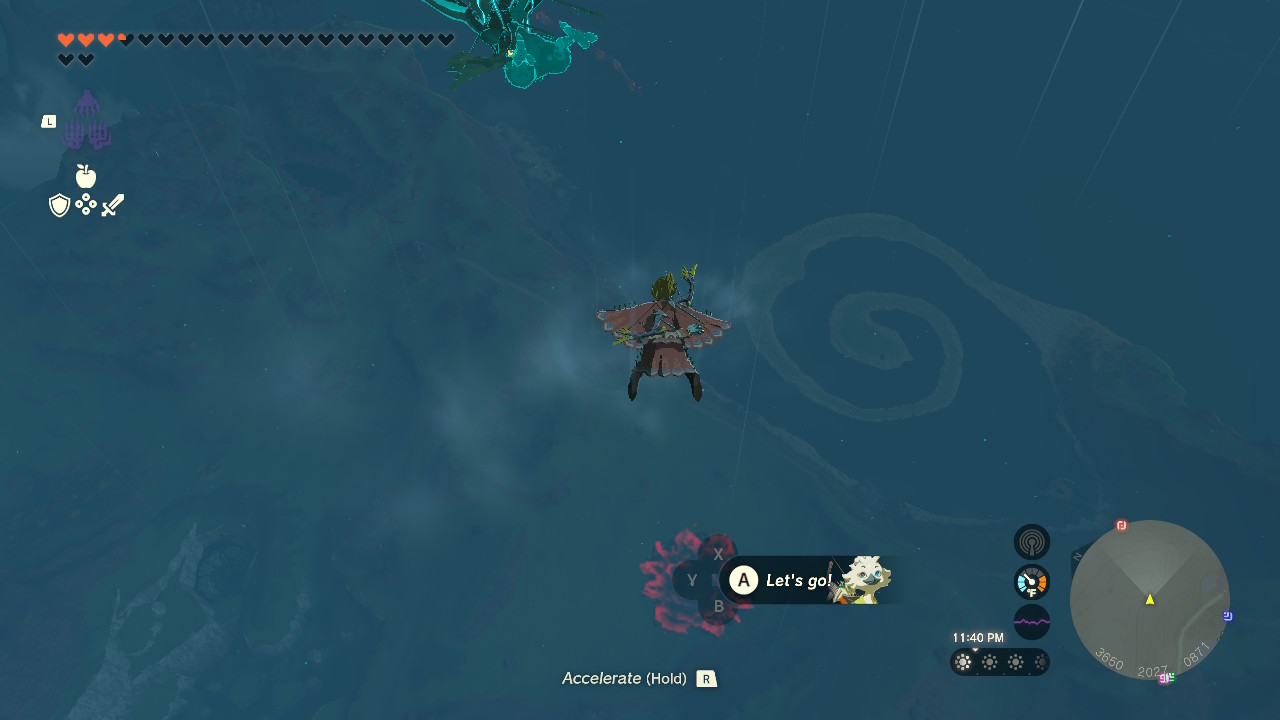1280x720 pixels.
Task: Open the weather forecast strip
Action: pyautogui.click(x=1000, y=662)
